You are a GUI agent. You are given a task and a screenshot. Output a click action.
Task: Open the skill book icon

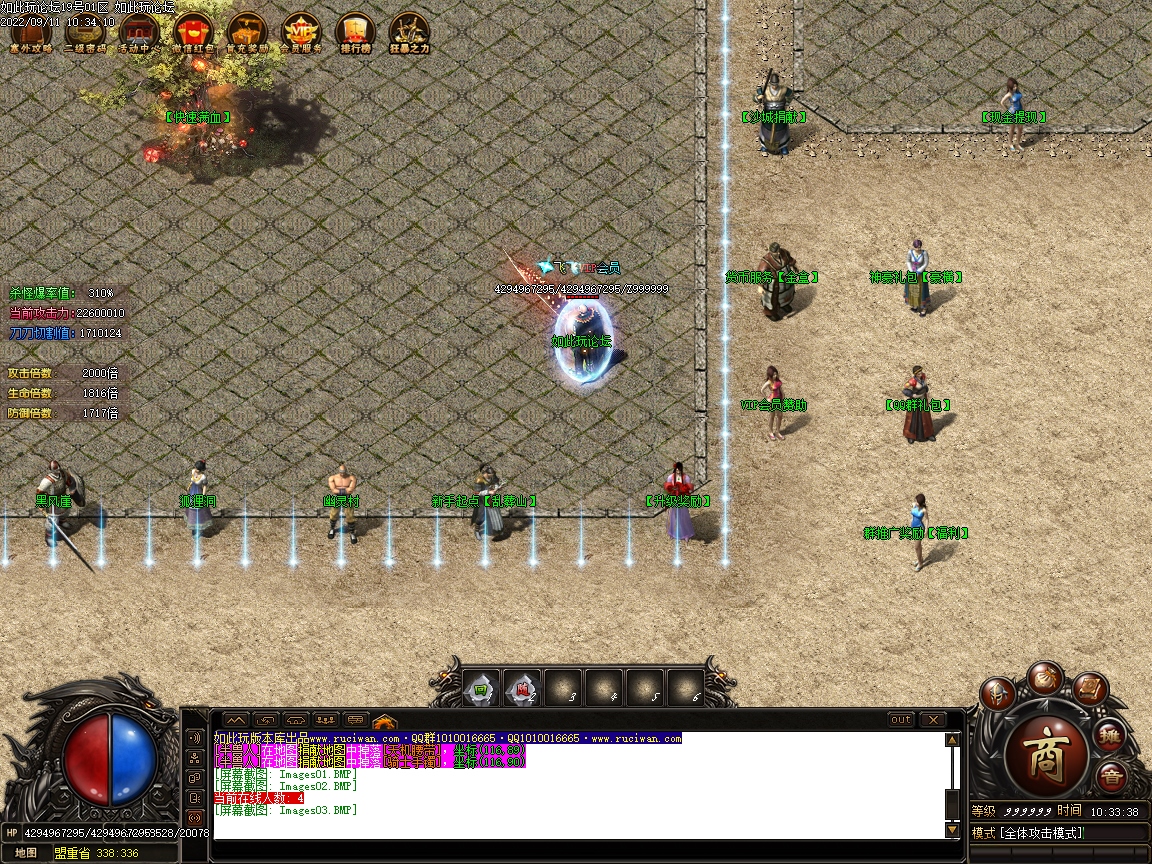pyautogui.click(x=1090, y=689)
